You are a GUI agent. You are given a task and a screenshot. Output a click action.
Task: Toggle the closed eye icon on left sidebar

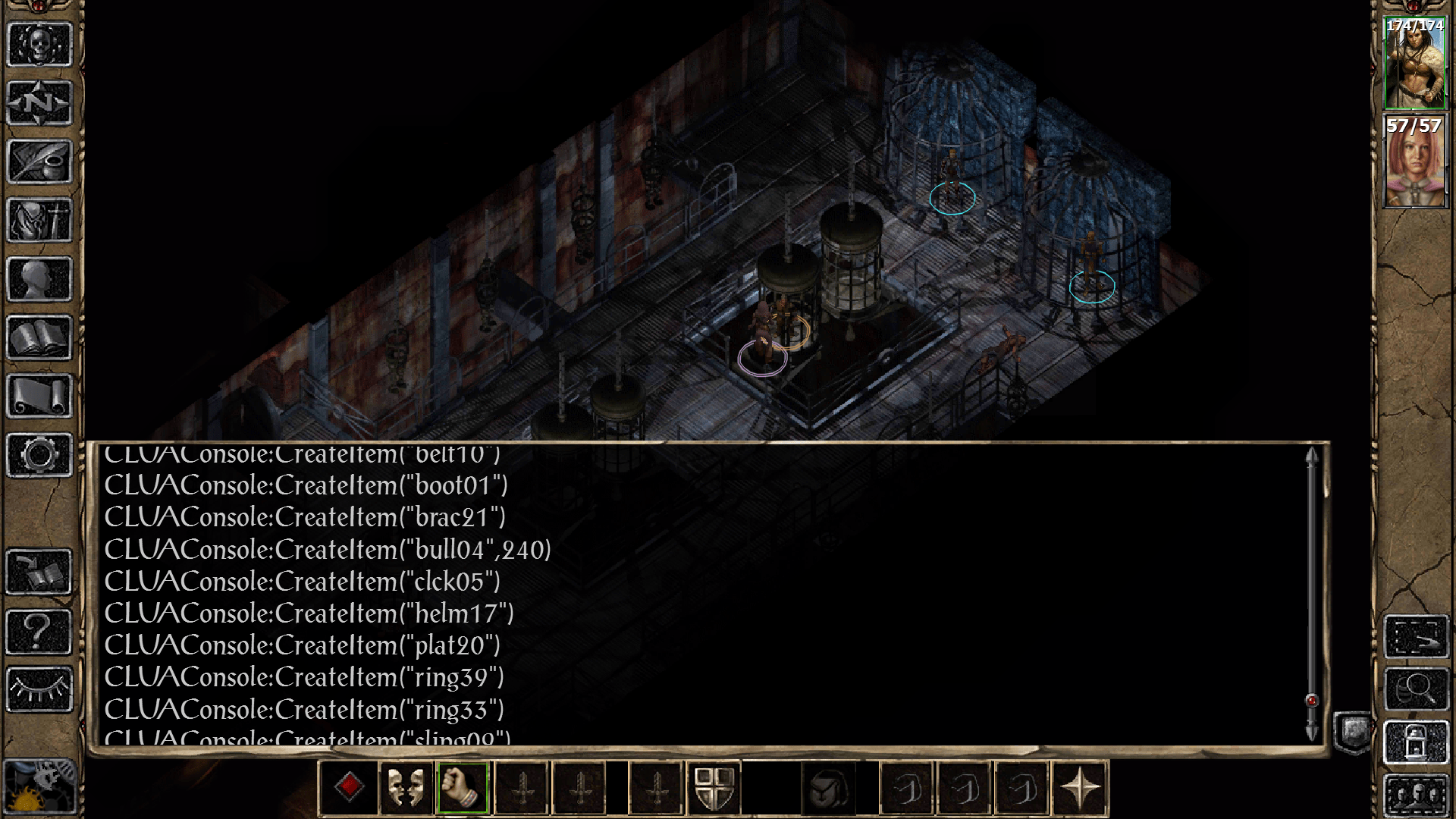(x=39, y=689)
